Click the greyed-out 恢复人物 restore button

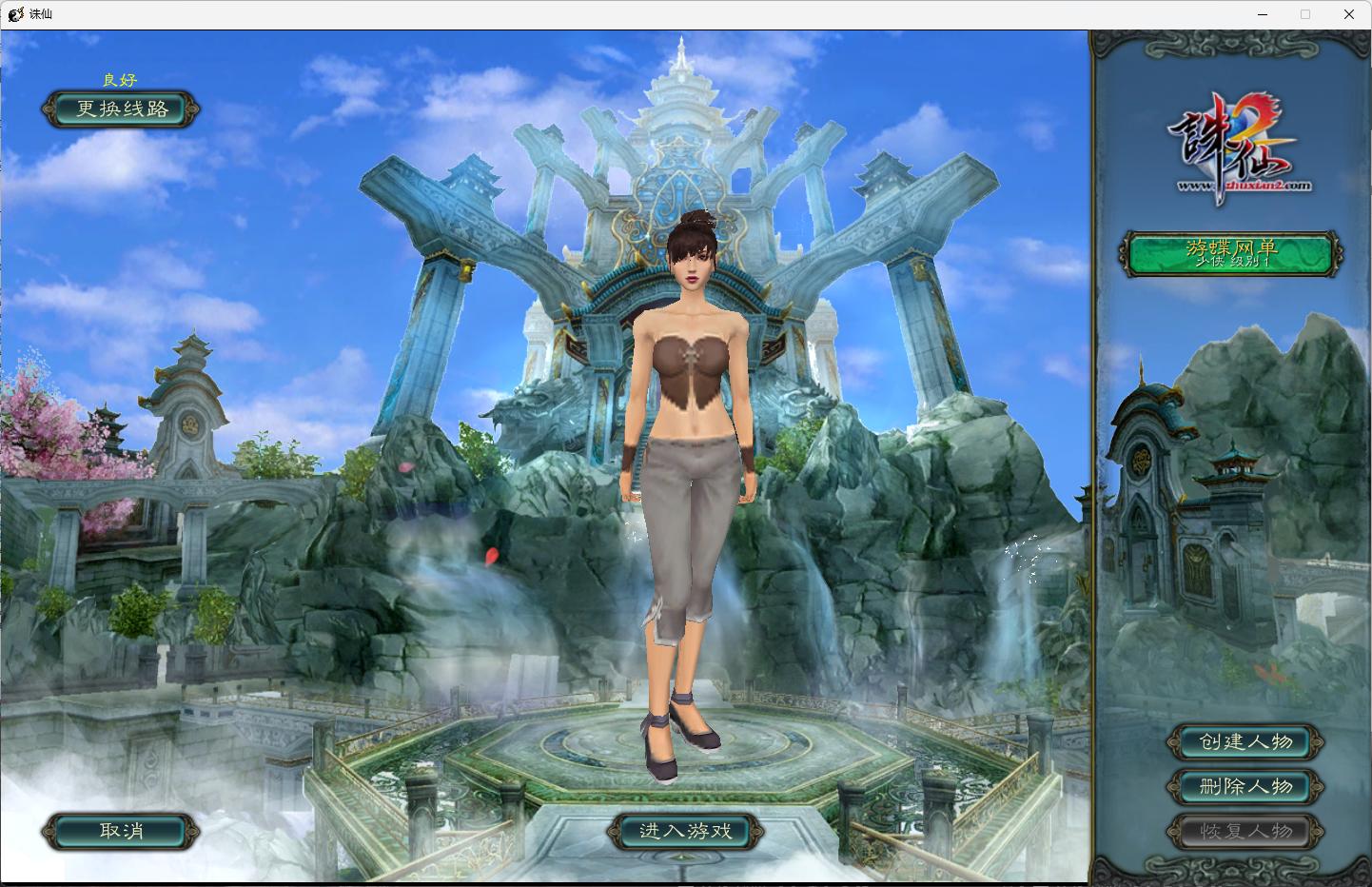1245,831
